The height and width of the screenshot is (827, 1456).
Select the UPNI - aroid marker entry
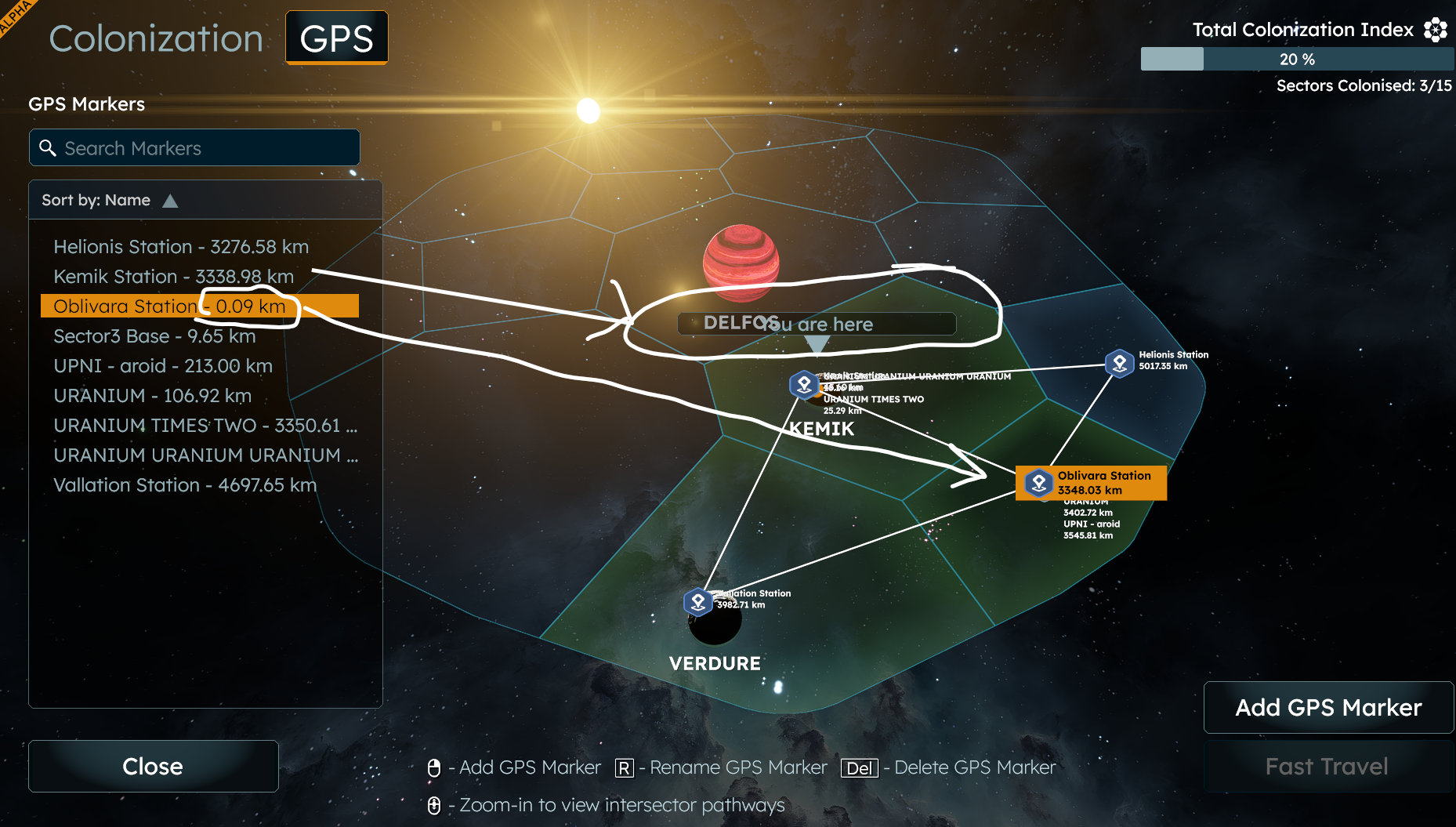(x=163, y=366)
